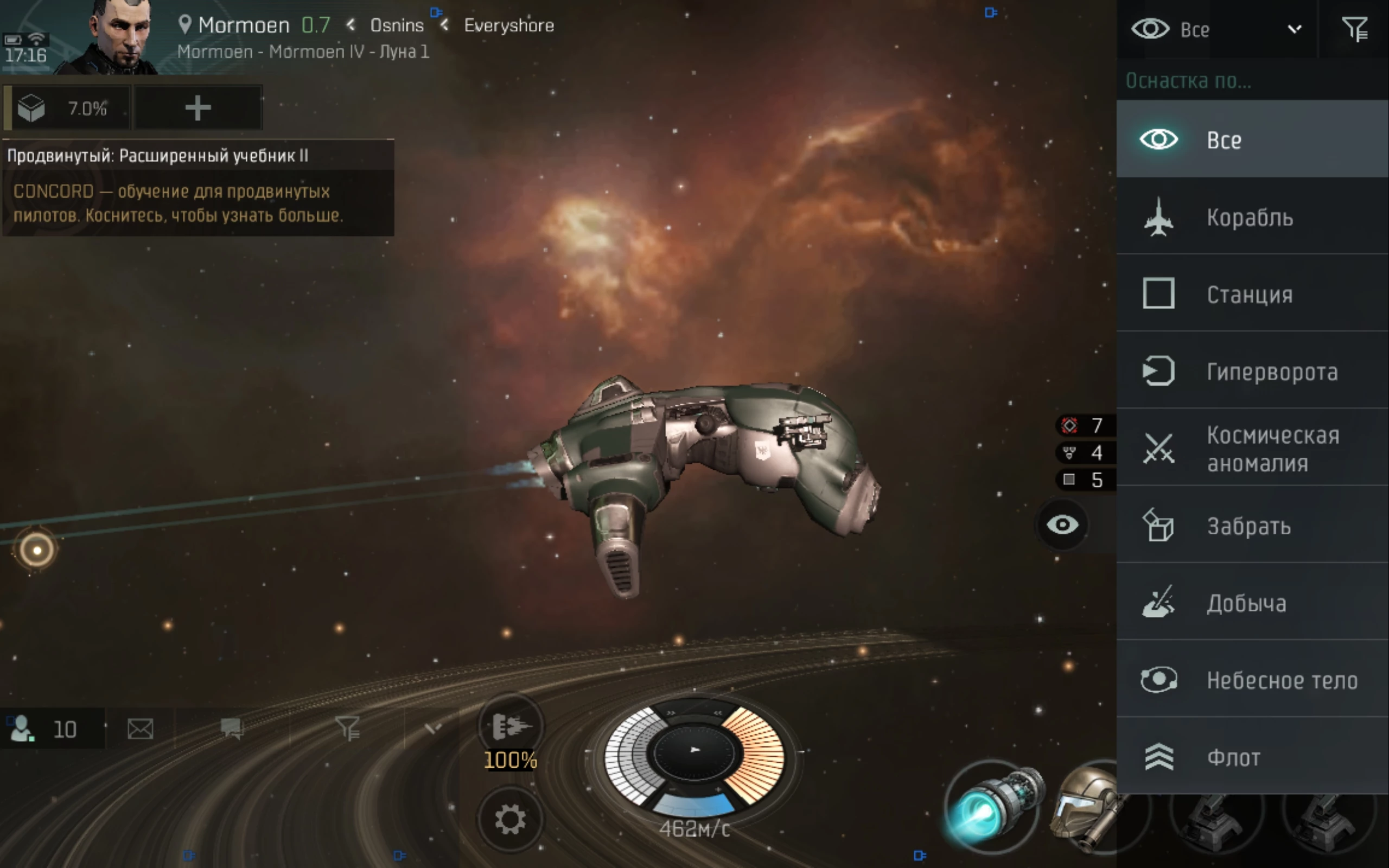This screenshot has width=1389, height=868.
Task: Choose the Забрать filter option
Action: pyautogui.click(x=1251, y=526)
